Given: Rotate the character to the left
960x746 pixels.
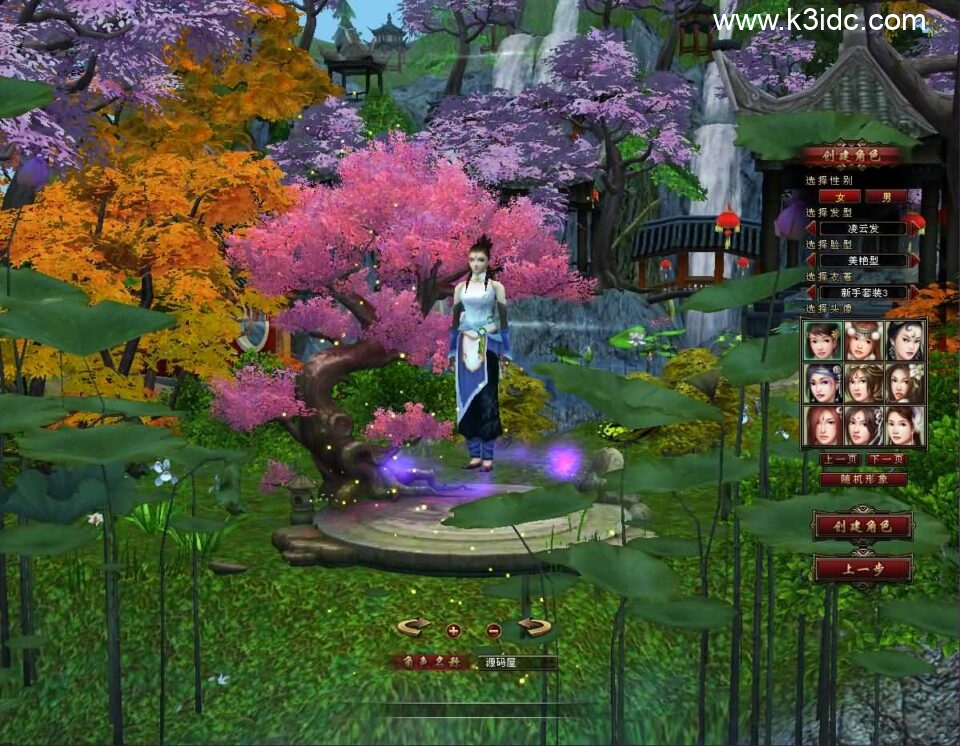Looking at the screenshot, I should point(414,627).
